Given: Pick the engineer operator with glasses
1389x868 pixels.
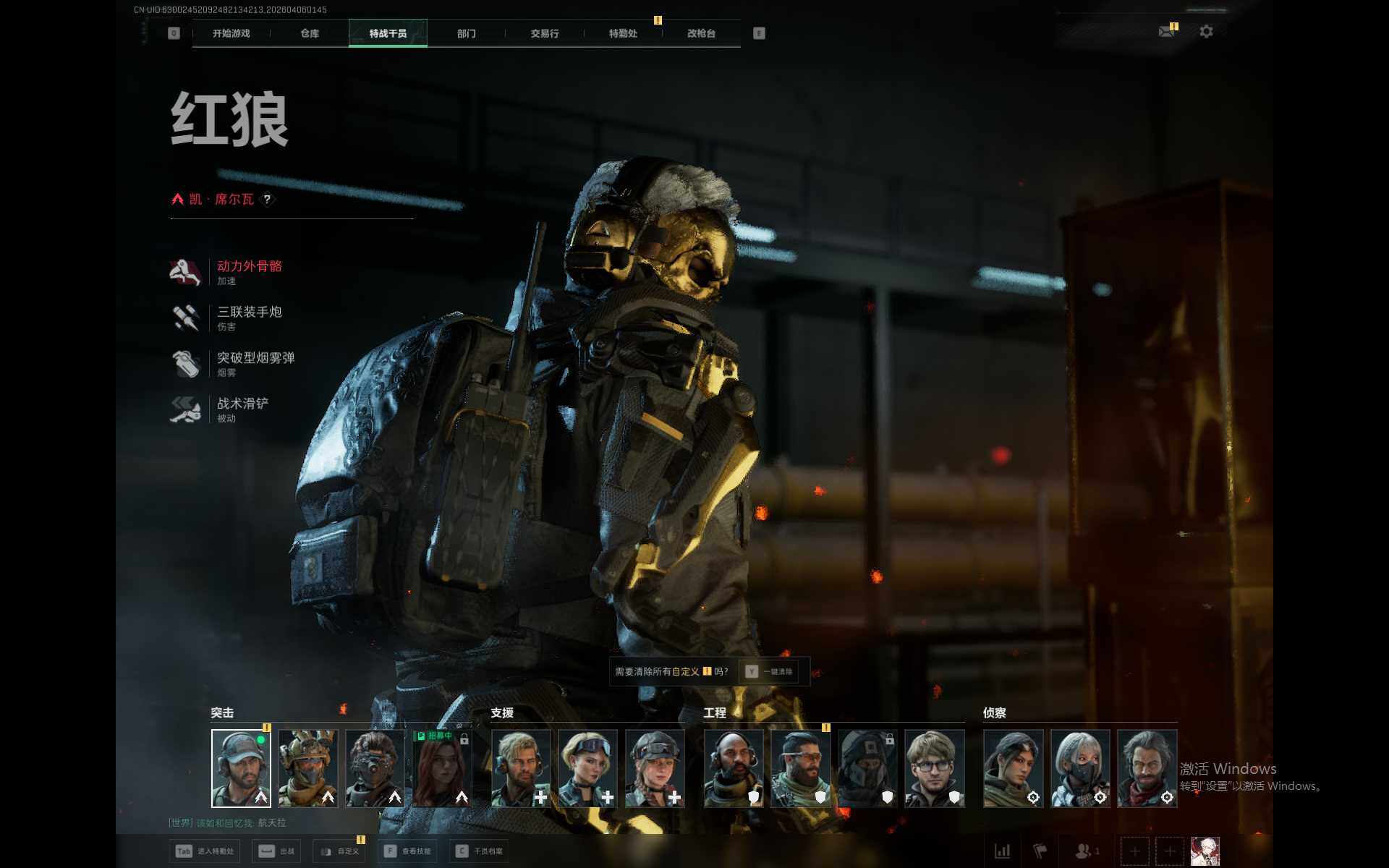Looking at the screenshot, I should point(934,768).
